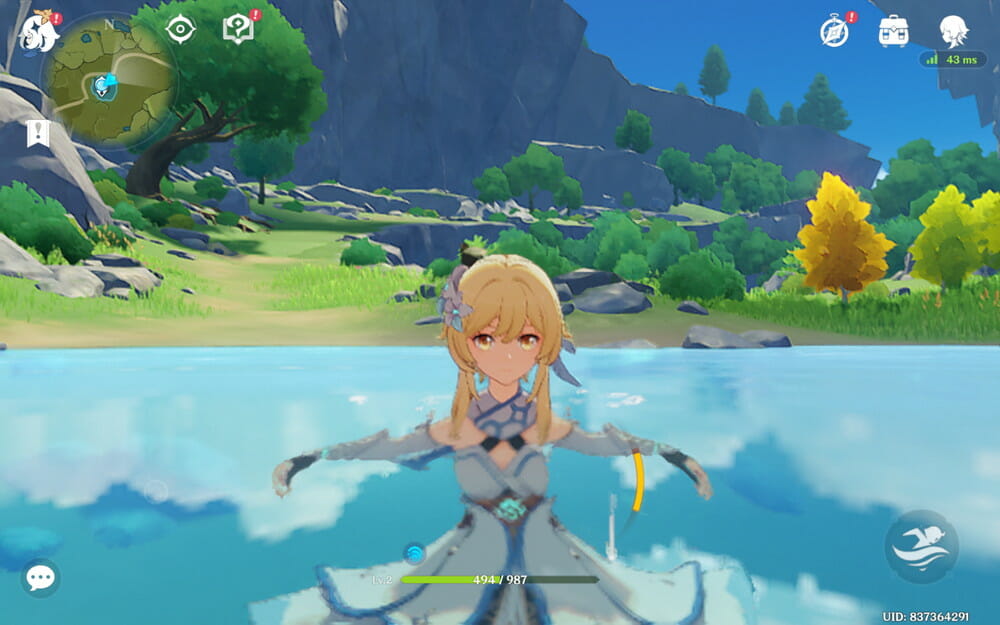Open the Paimon menu icon
Viewport: 1000px width, 625px height.
[38, 32]
